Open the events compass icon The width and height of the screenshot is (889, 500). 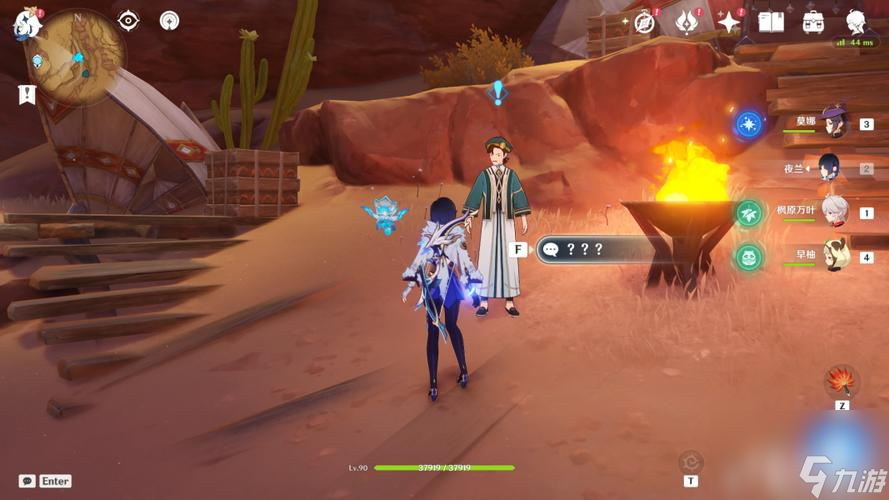(x=645, y=22)
